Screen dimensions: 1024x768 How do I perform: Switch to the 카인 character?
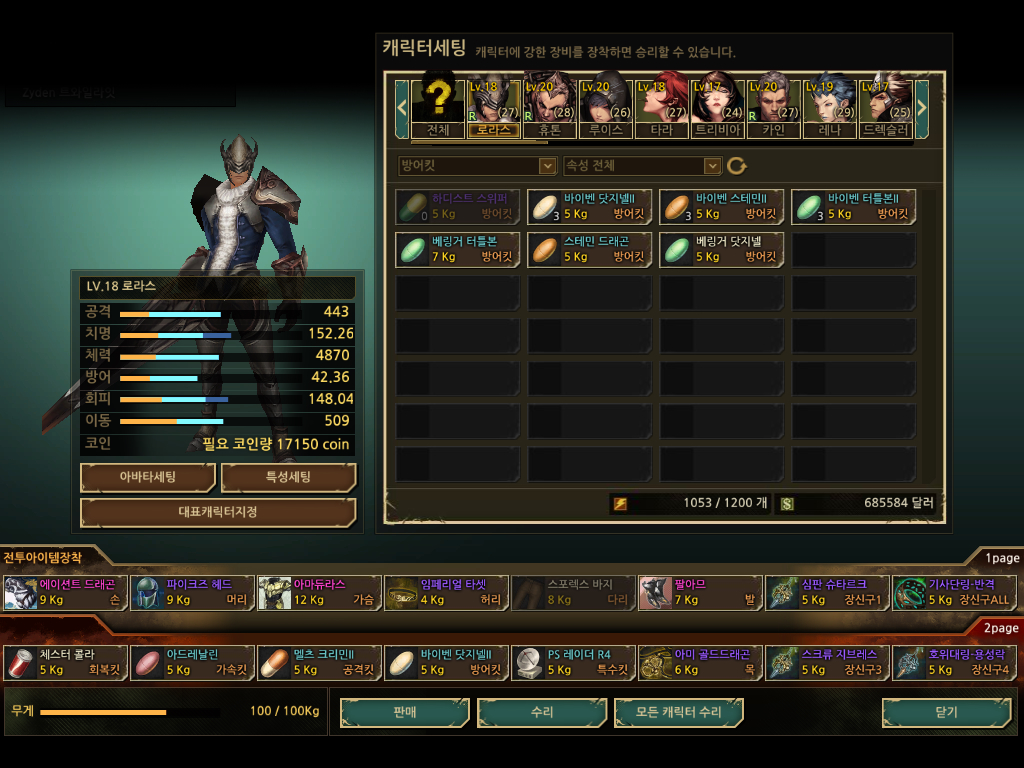[x=774, y=104]
